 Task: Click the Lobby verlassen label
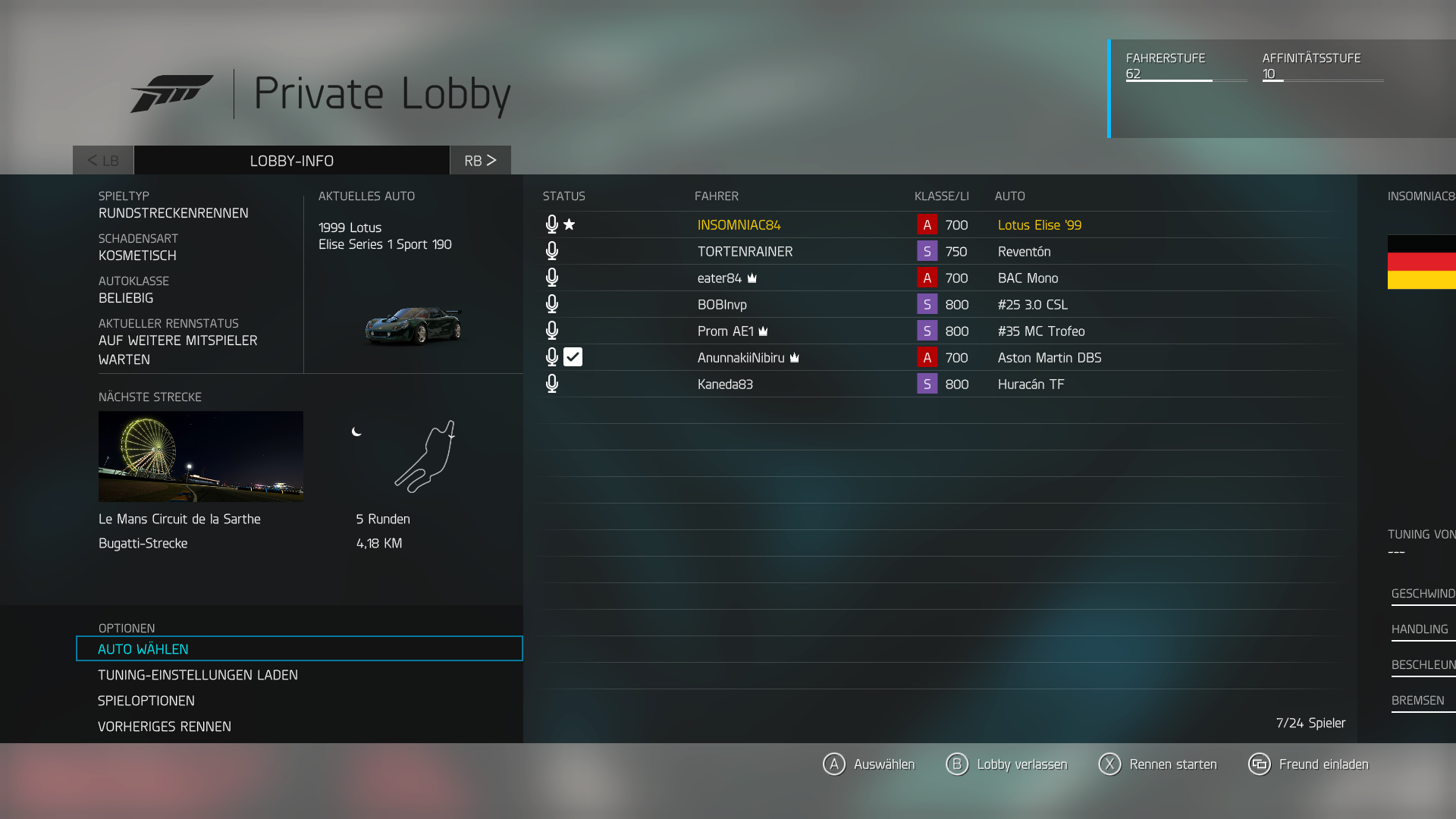(1021, 764)
